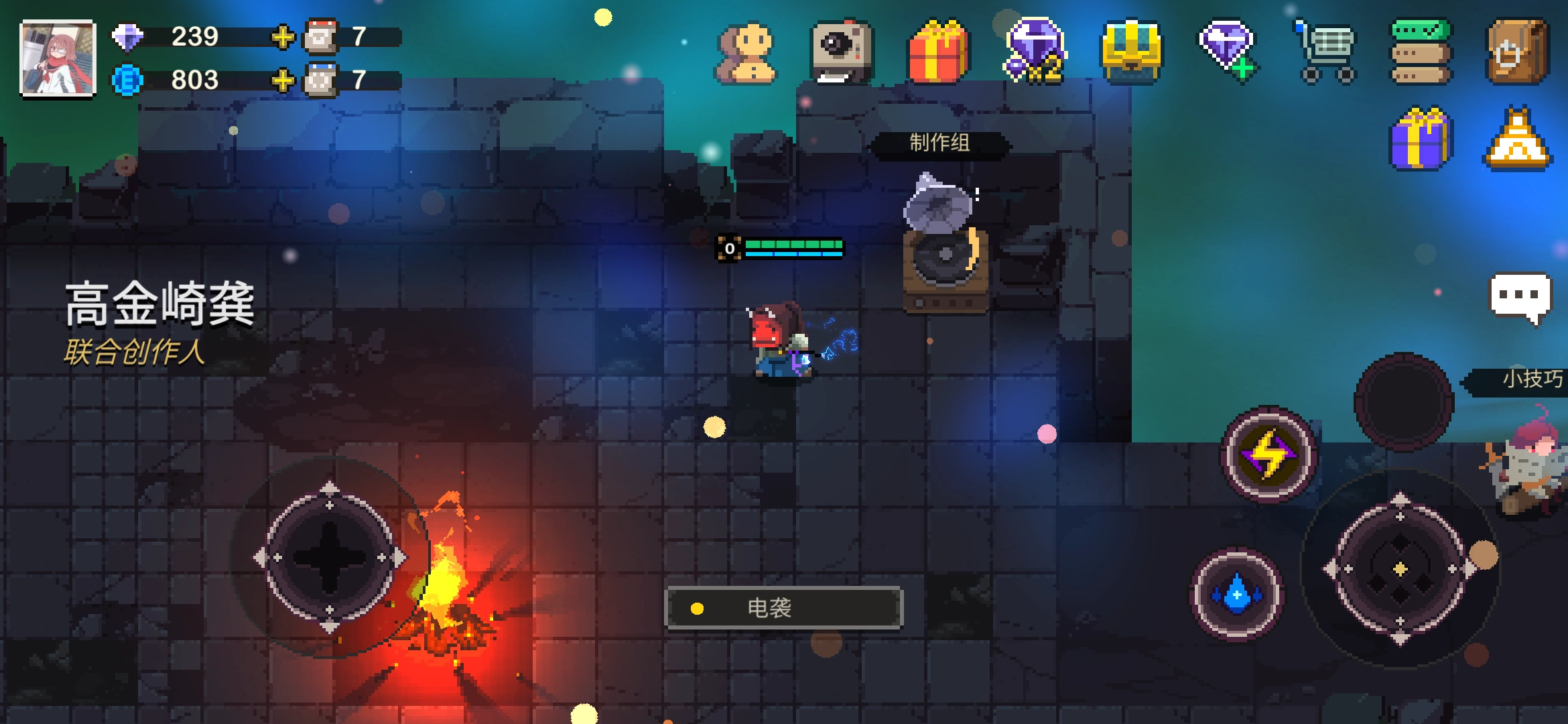Add more purple gems with the plus button
1568x724 pixels.
(283, 37)
